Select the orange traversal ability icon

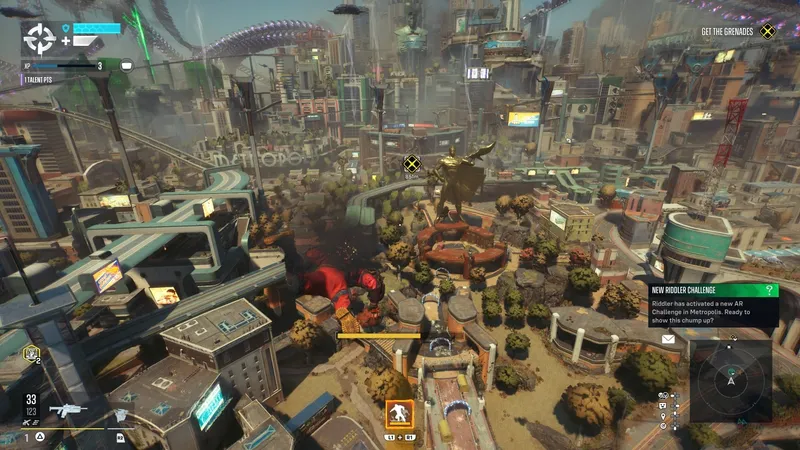[x=400, y=413]
